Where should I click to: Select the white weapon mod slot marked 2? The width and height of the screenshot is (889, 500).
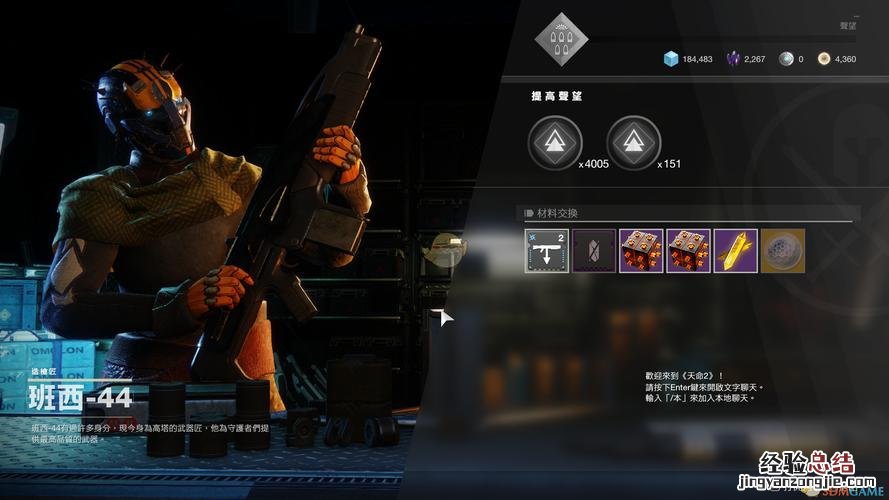(547, 251)
